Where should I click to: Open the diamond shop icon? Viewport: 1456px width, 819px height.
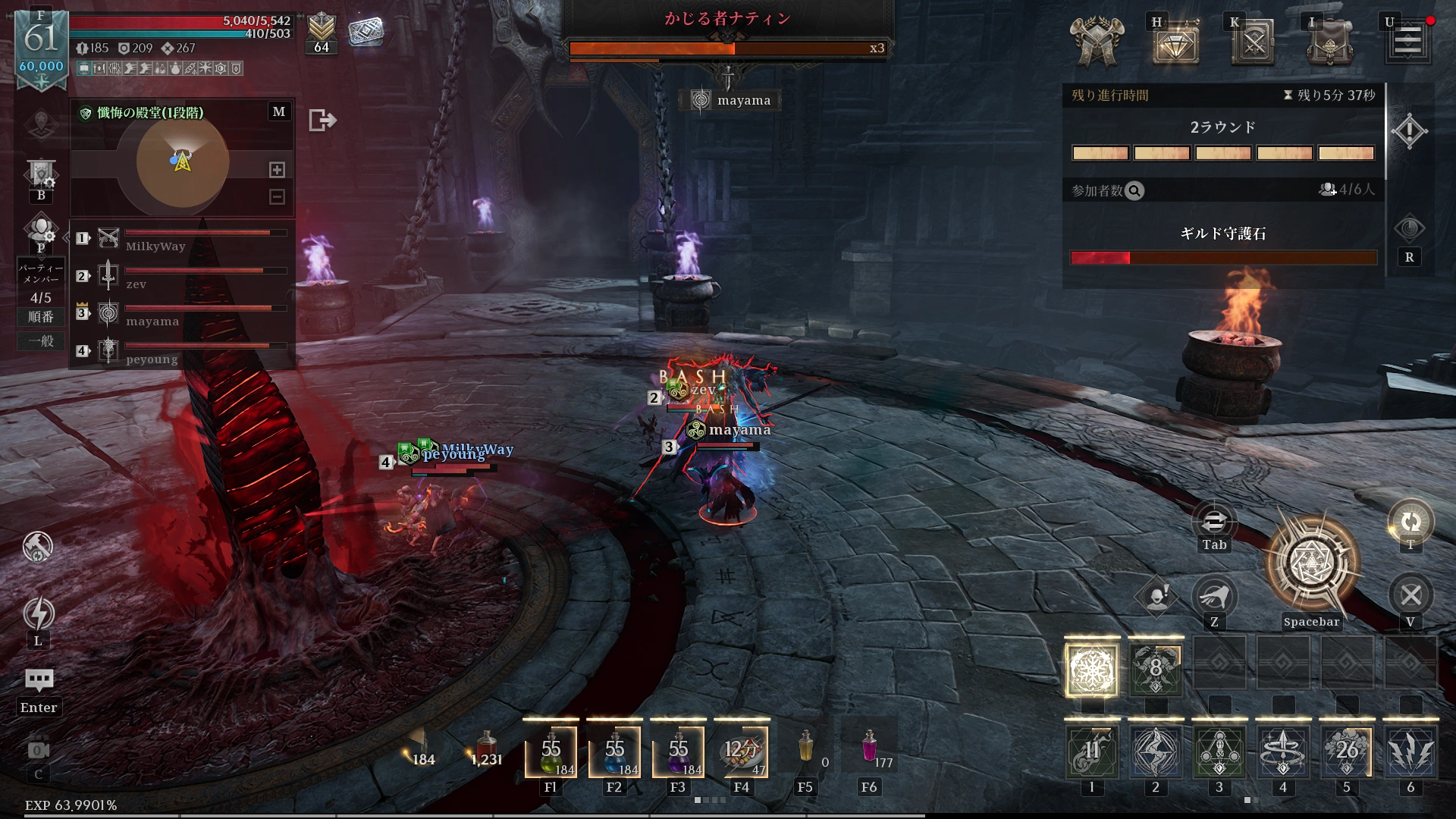1175,42
